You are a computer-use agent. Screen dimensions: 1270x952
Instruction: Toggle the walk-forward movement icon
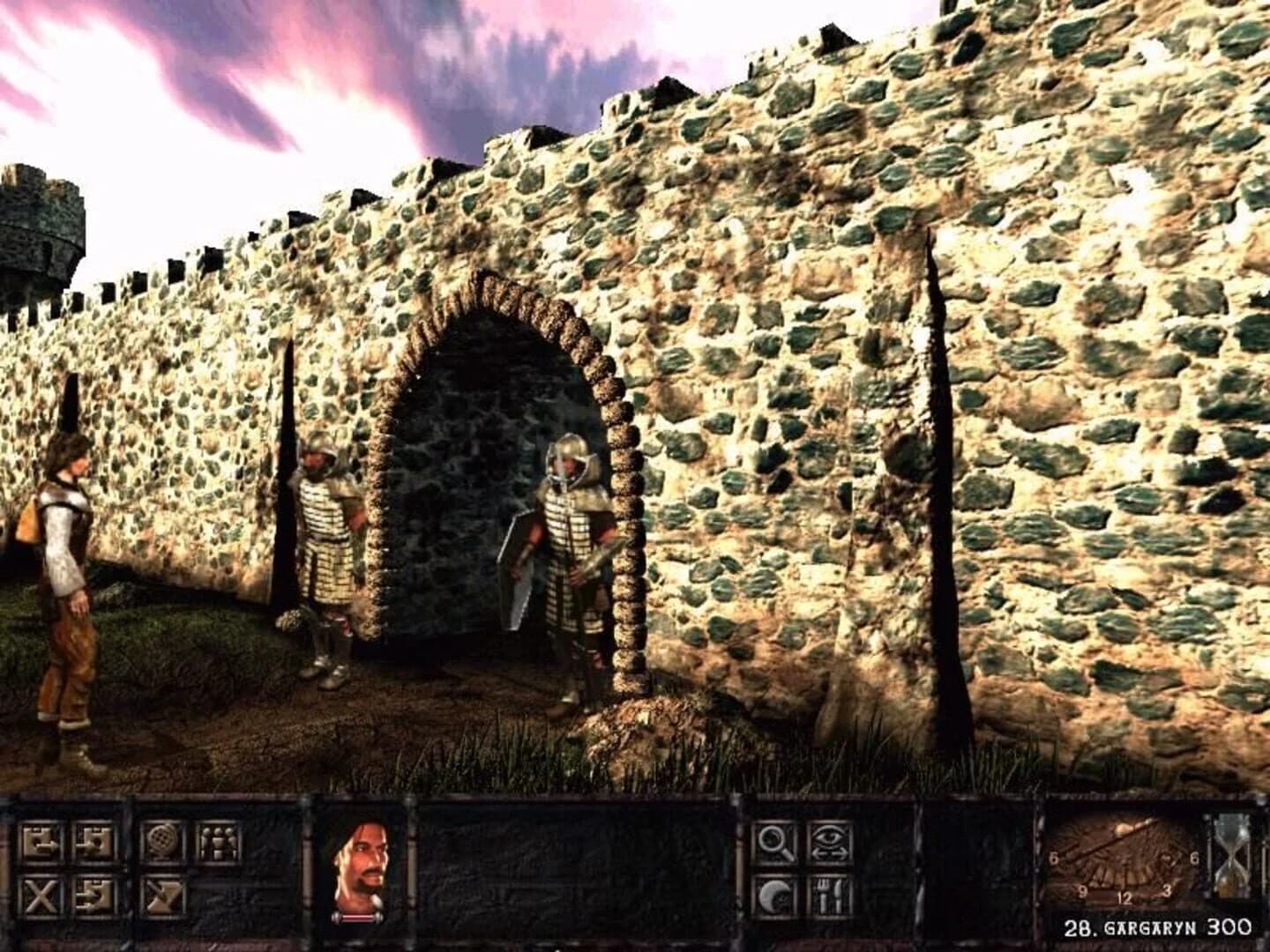coord(42,840)
